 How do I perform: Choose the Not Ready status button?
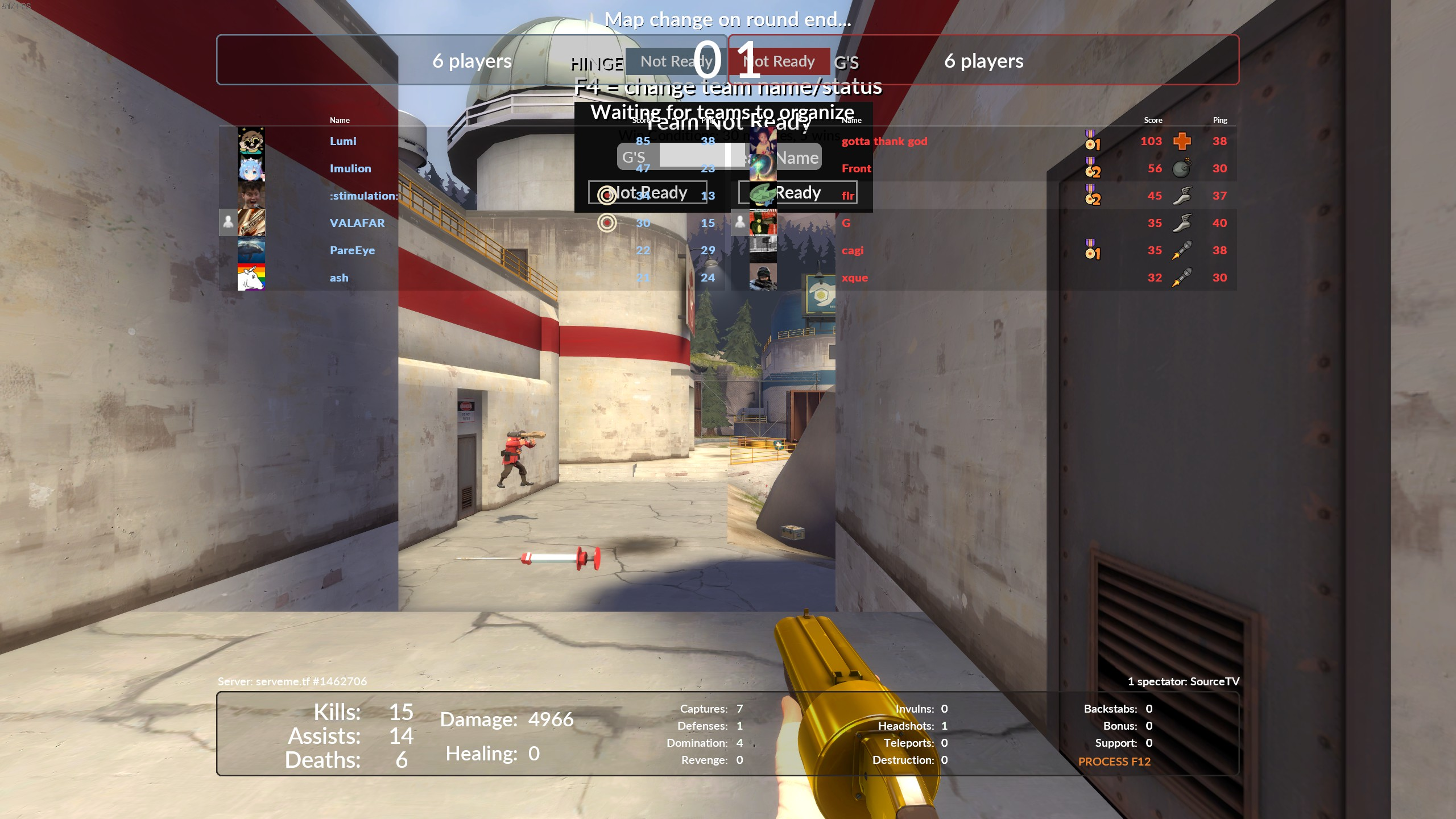pyautogui.click(x=648, y=192)
